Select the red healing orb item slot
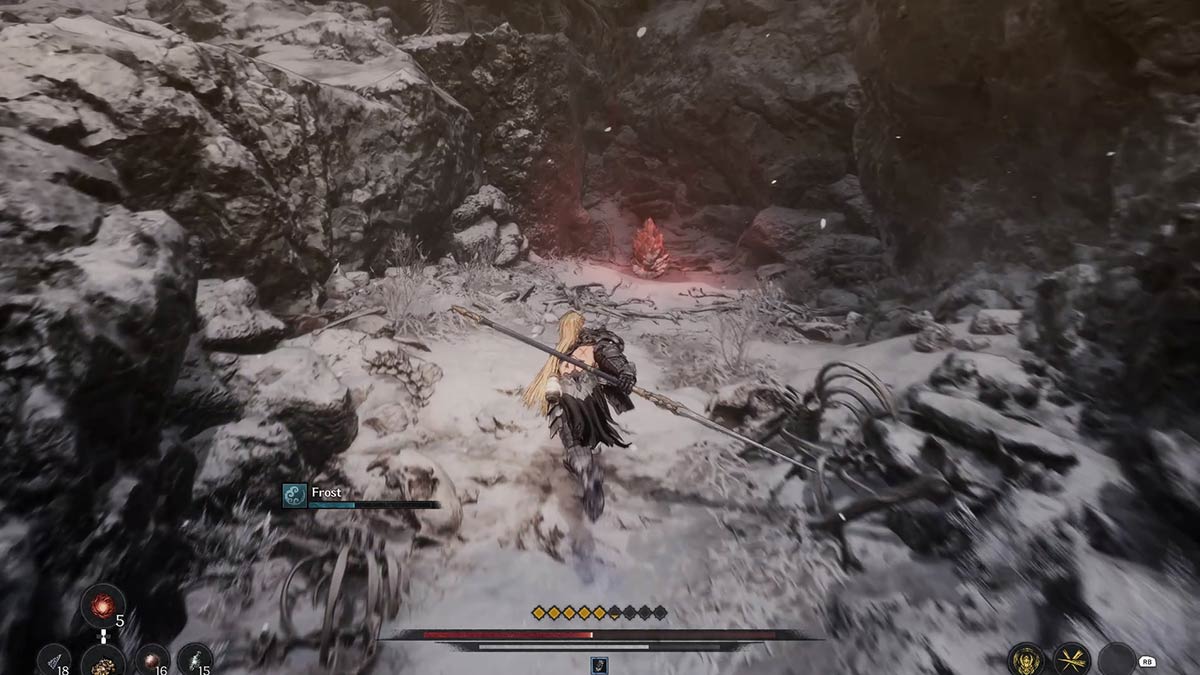Viewport: 1200px width, 675px height. click(x=102, y=604)
